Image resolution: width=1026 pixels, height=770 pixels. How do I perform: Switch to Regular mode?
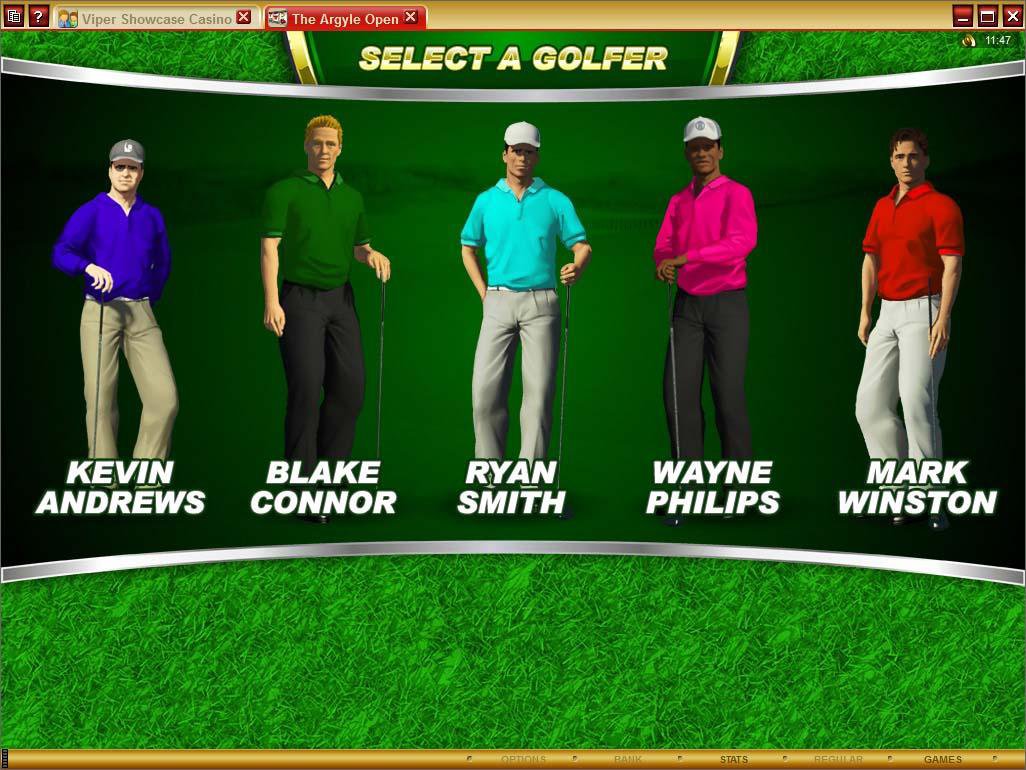(838, 760)
